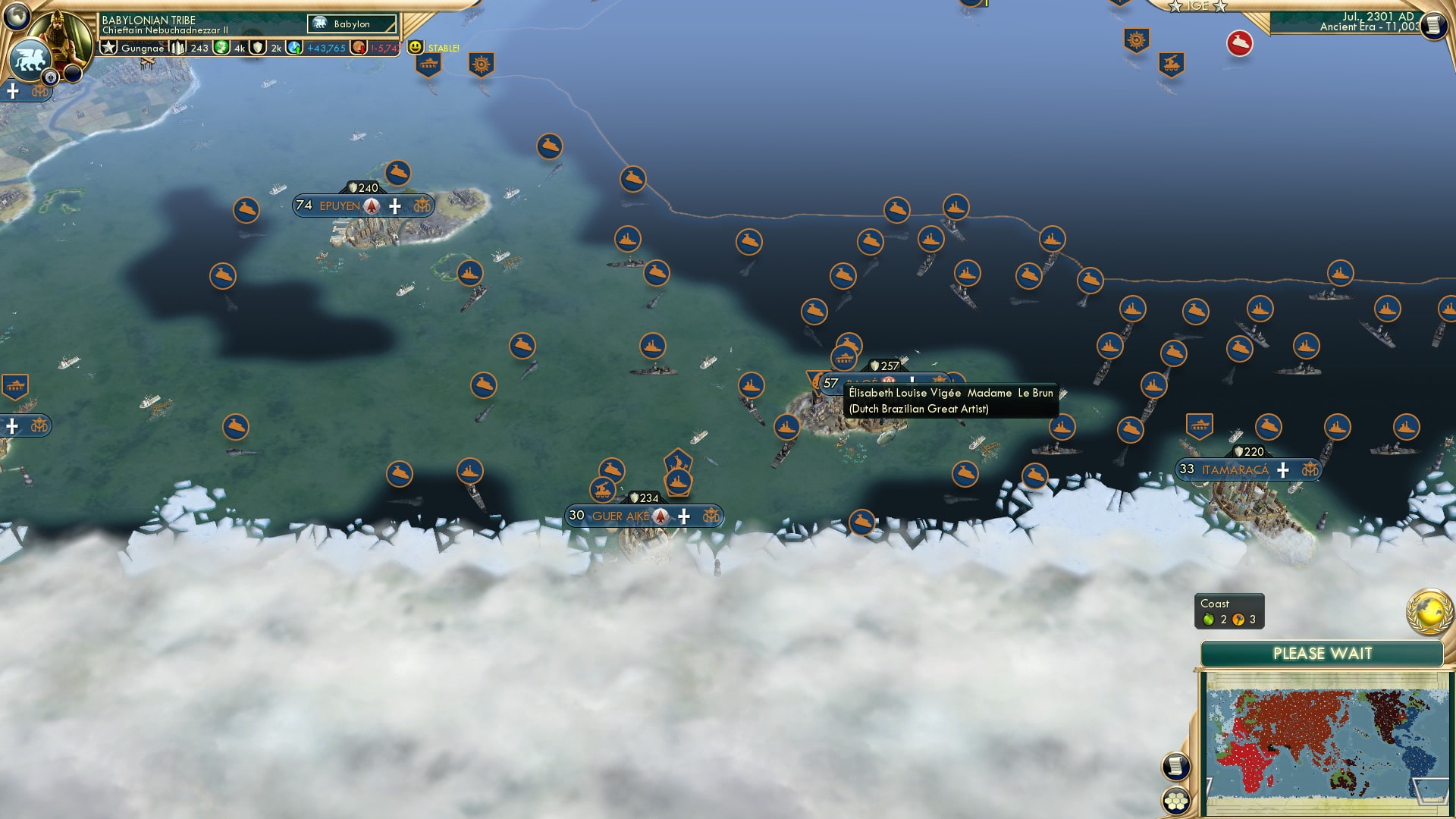Screen dimensions: 1456x819
Task: Select the red submarine notification icon
Action: pos(1238,43)
